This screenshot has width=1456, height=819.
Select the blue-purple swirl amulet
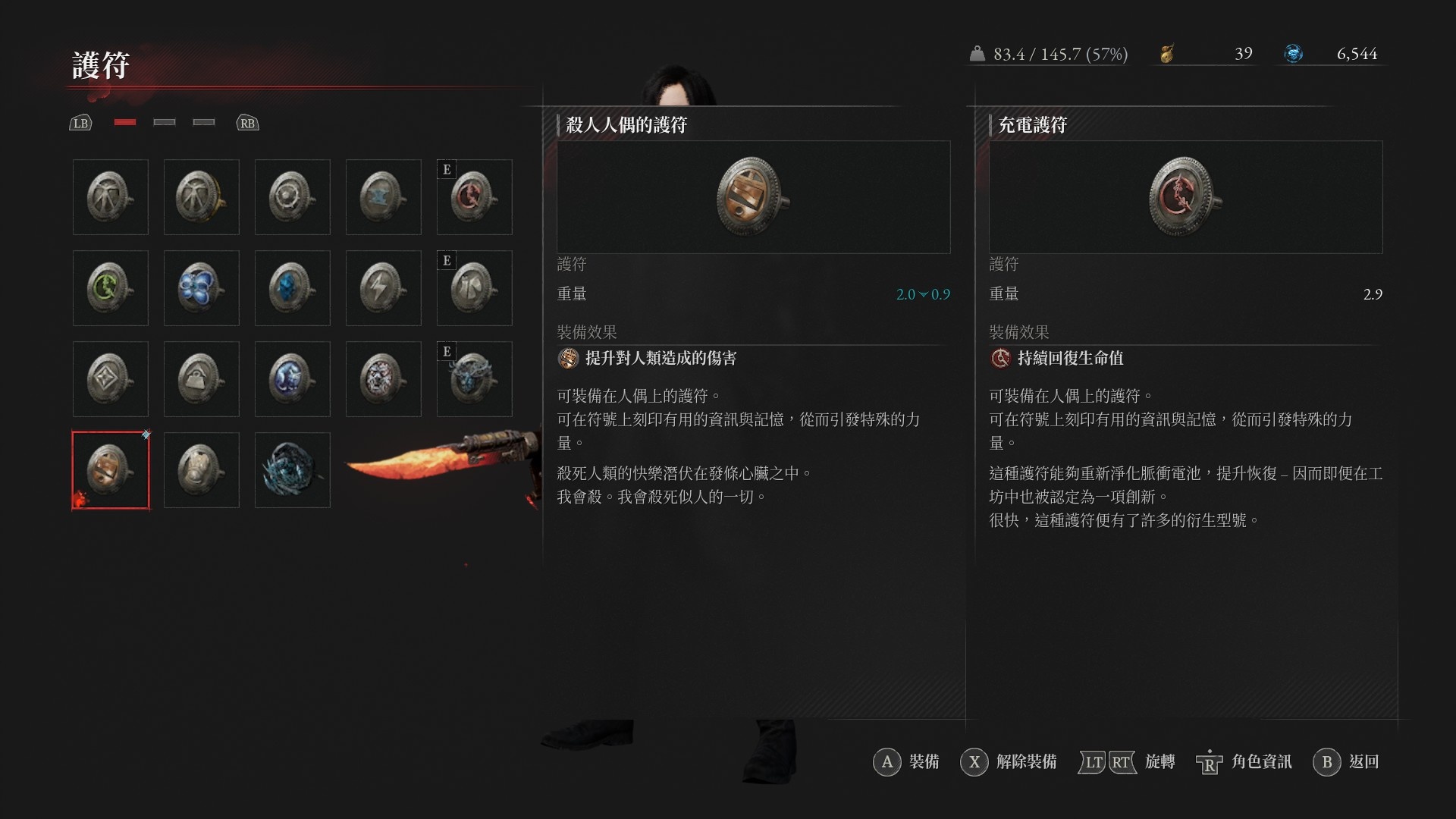292,379
